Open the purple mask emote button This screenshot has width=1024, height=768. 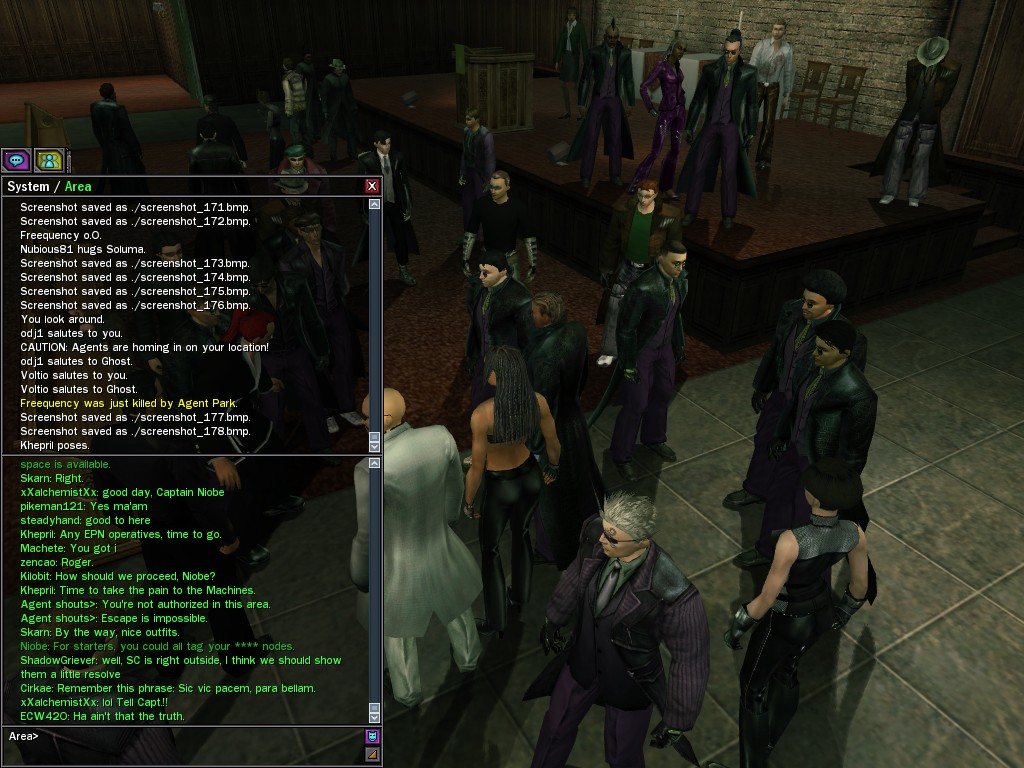(373, 737)
